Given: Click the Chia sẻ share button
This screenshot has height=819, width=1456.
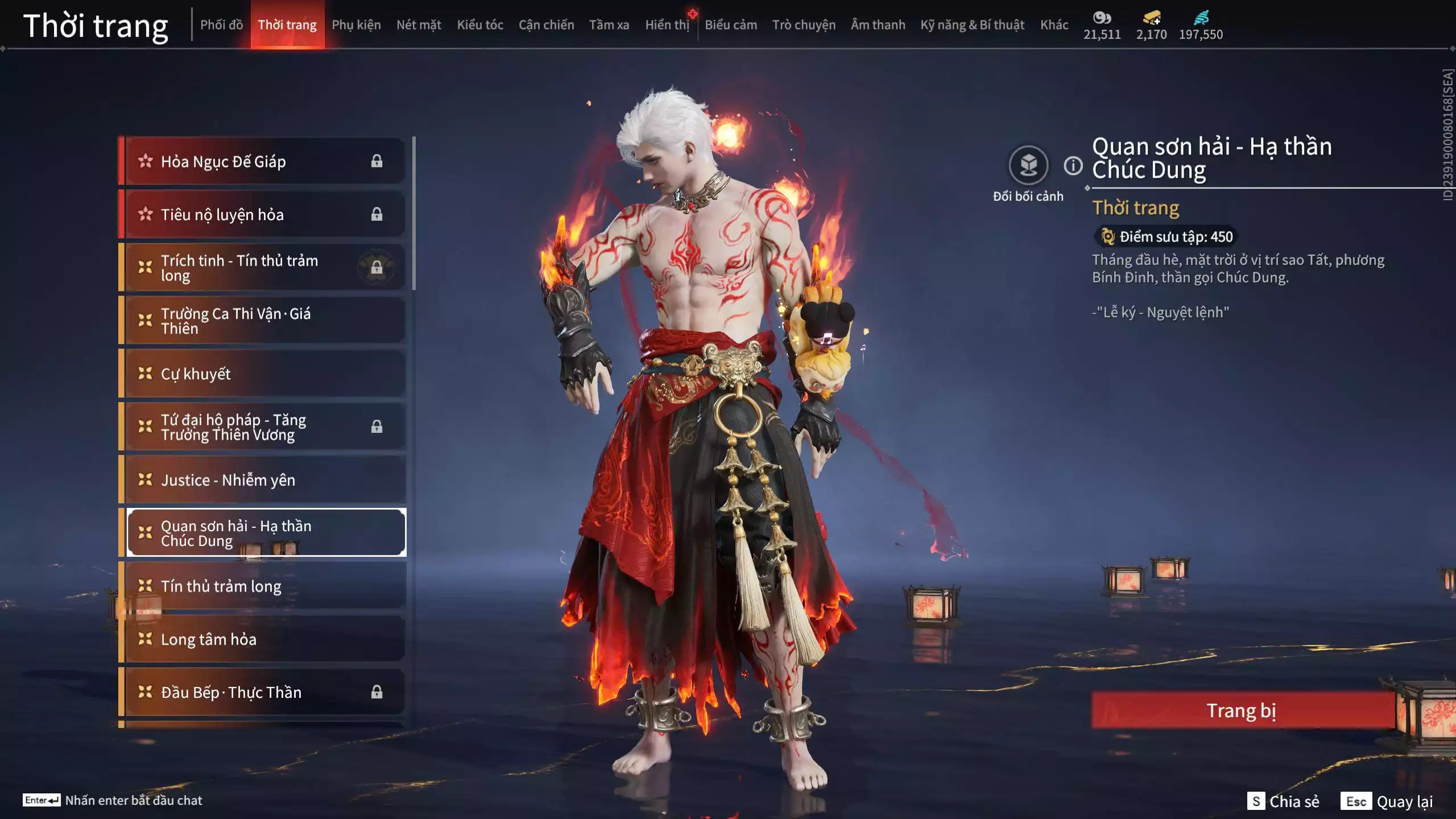Looking at the screenshot, I should coord(1284,801).
